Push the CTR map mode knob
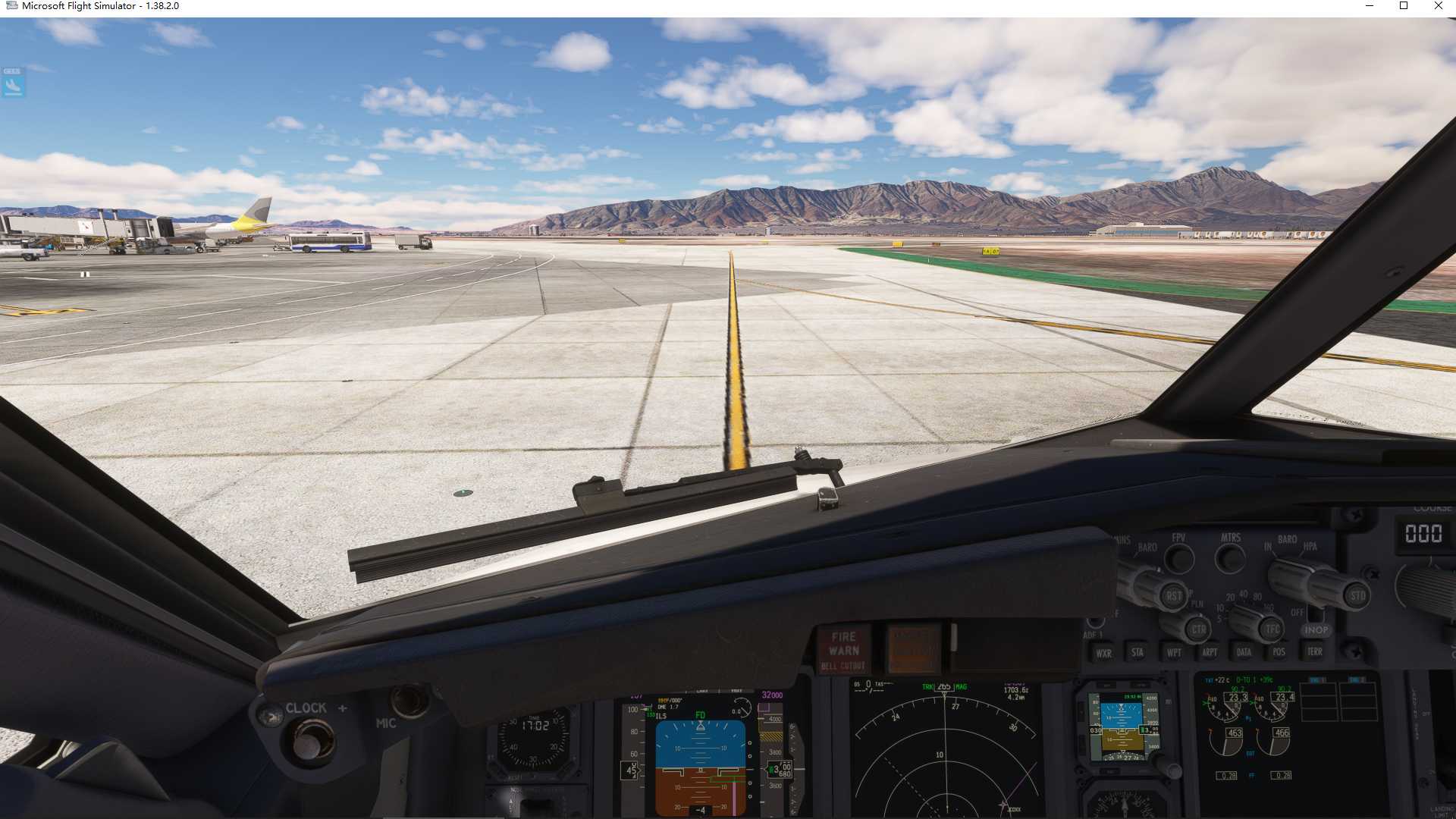1456x819 pixels. pos(1198,629)
